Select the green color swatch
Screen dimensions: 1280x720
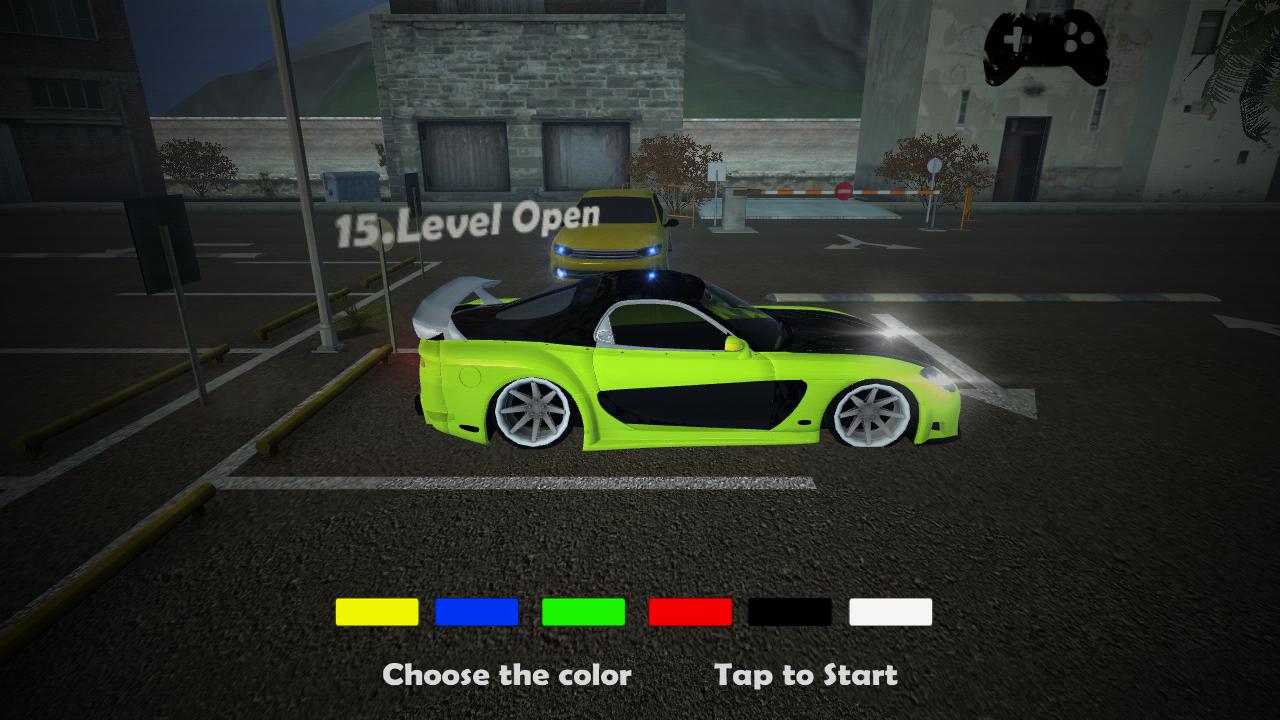(584, 611)
